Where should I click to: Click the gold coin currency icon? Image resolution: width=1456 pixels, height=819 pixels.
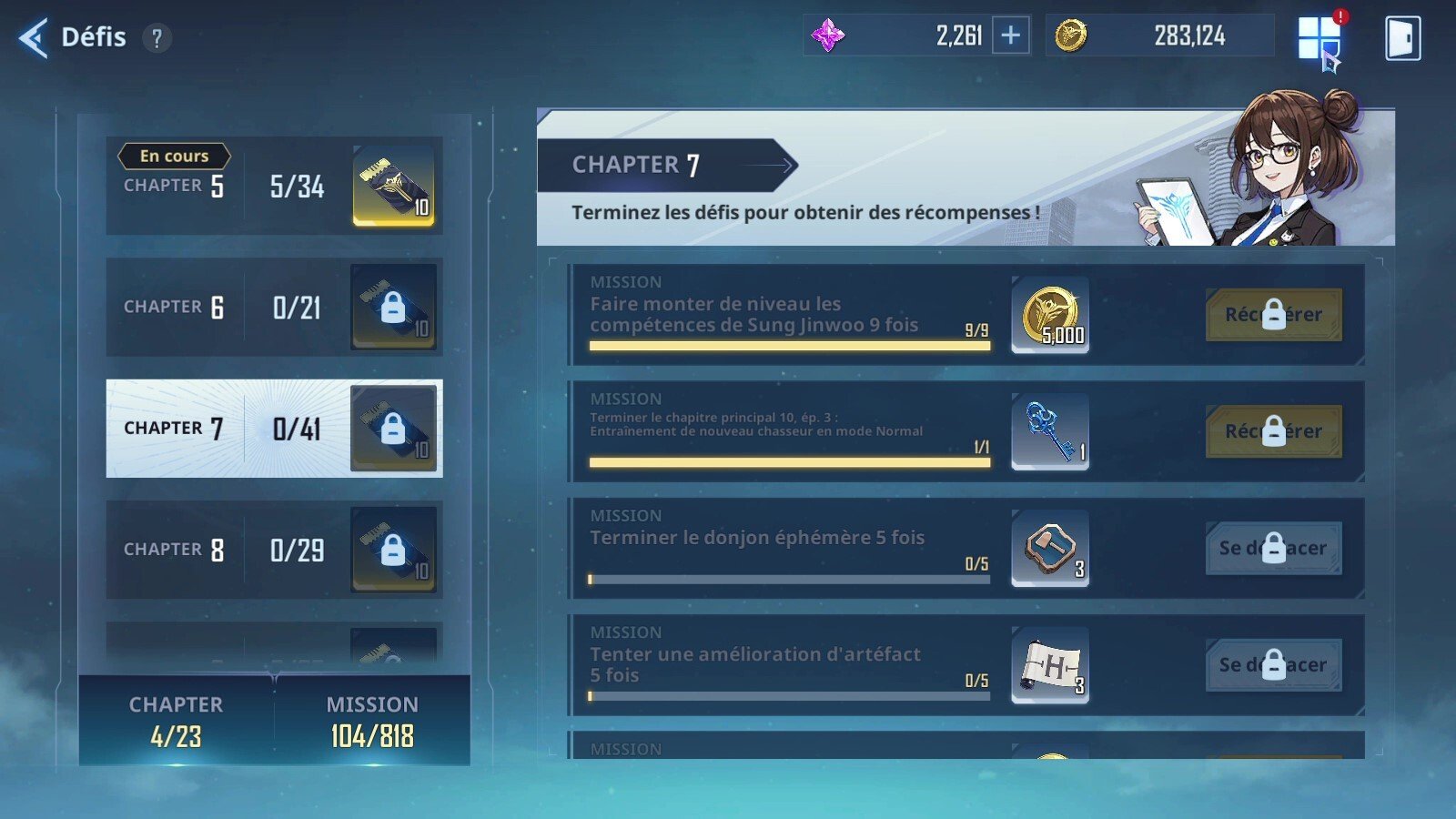(x=1075, y=35)
